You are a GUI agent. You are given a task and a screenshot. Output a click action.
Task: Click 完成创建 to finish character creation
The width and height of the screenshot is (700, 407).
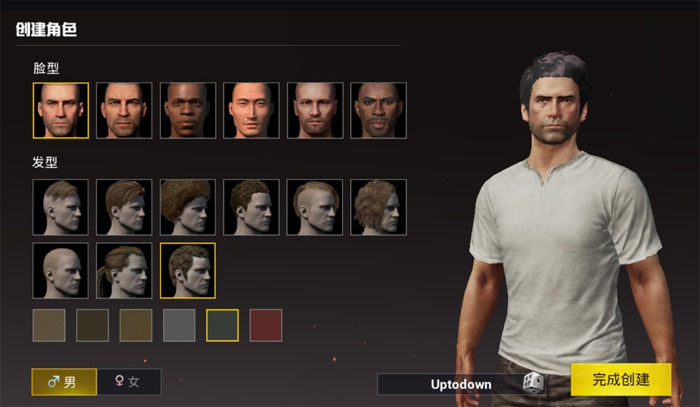coord(620,380)
